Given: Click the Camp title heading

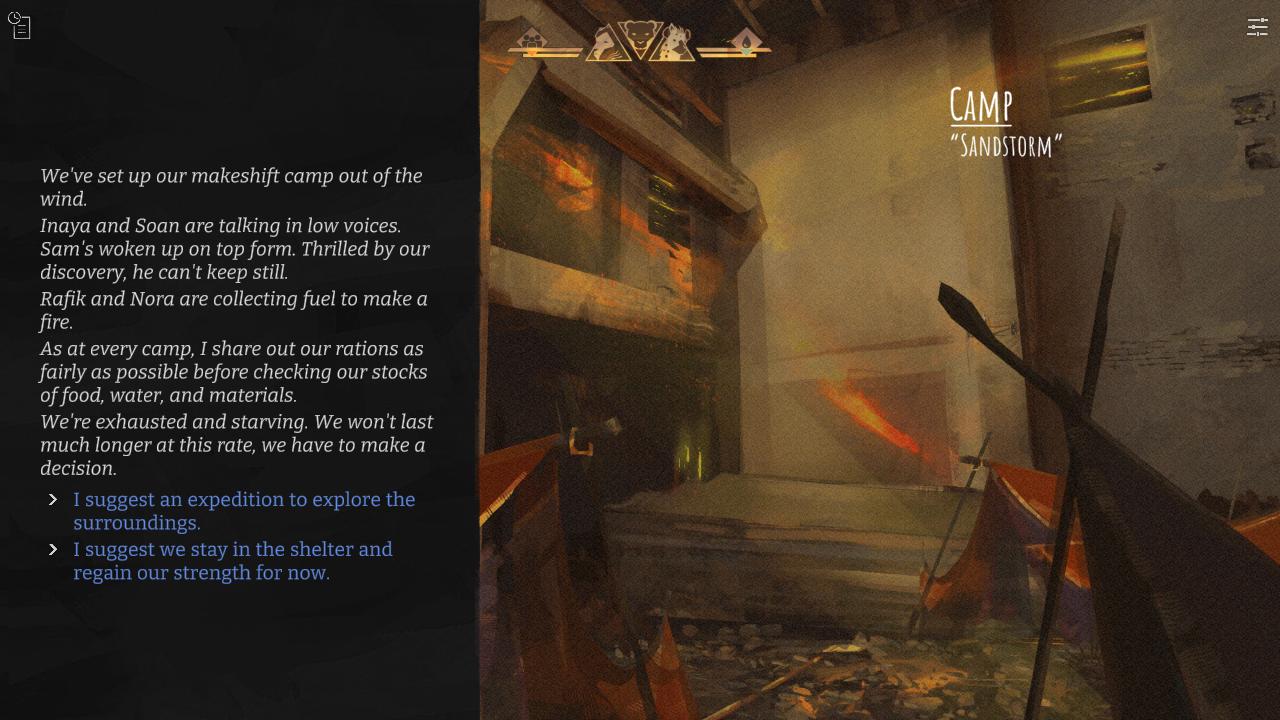Looking at the screenshot, I should [981, 106].
